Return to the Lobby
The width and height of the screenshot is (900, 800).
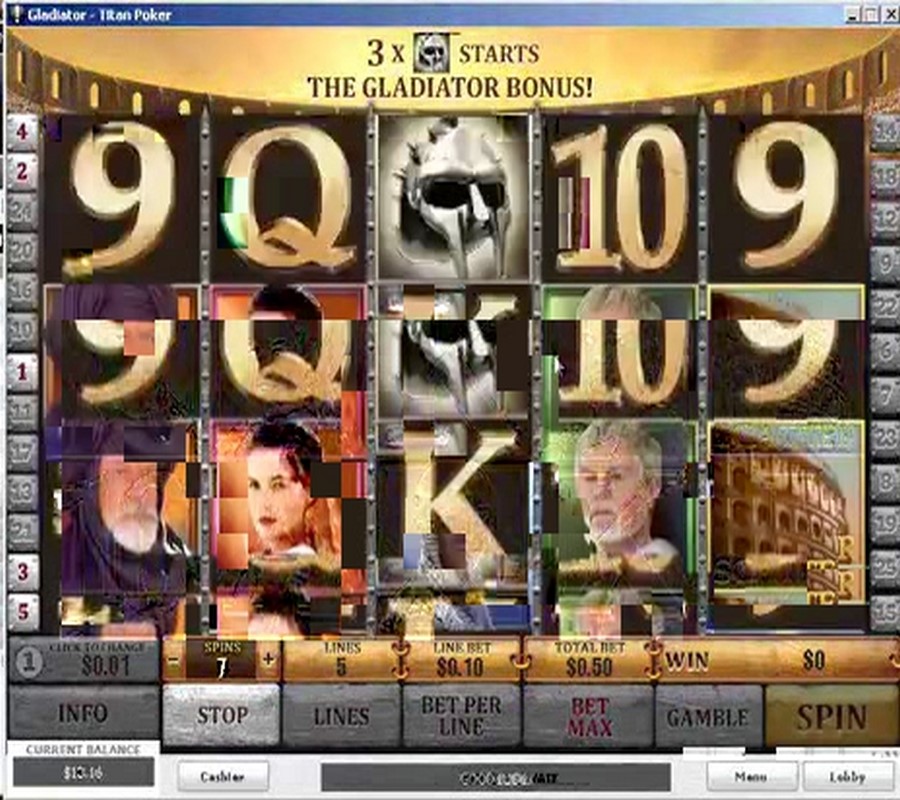click(x=847, y=776)
